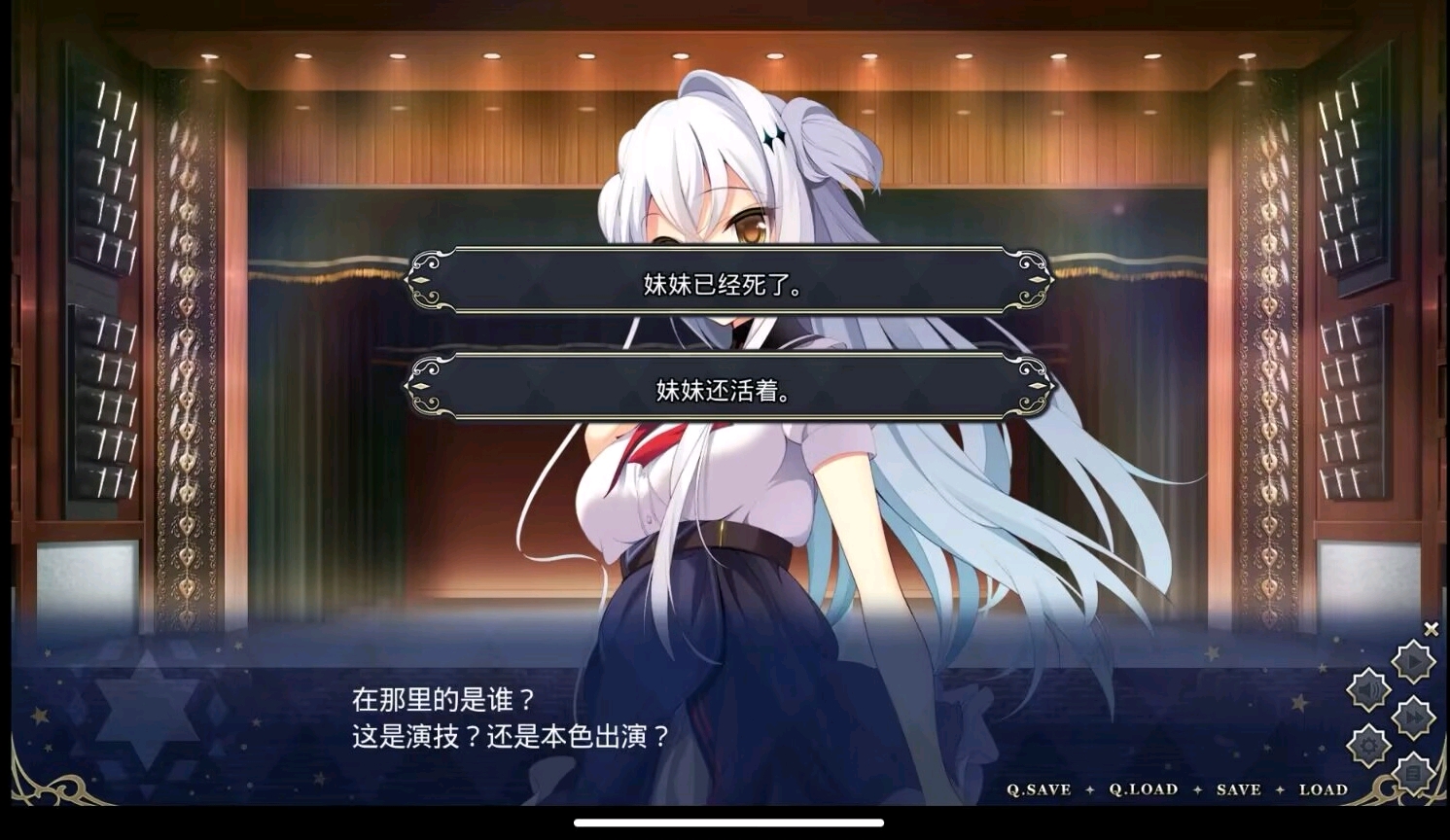The width and height of the screenshot is (1450, 840).
Task: Click Q.LOAD to quick-load progress
Action: click(1144, 789)
